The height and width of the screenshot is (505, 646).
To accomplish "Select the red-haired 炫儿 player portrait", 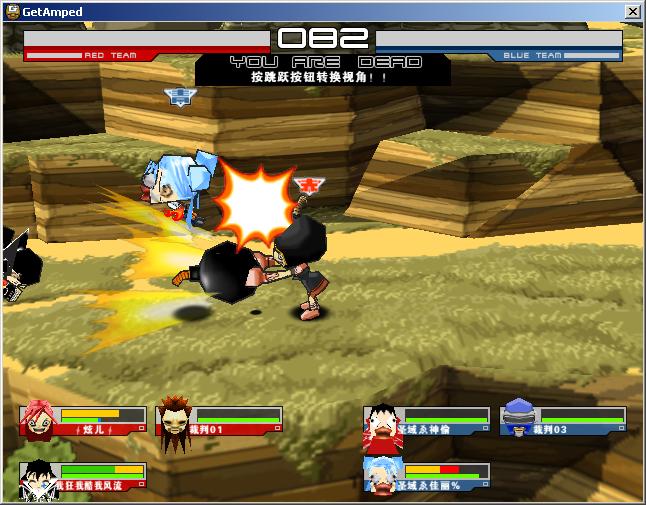I will (37, 420).
